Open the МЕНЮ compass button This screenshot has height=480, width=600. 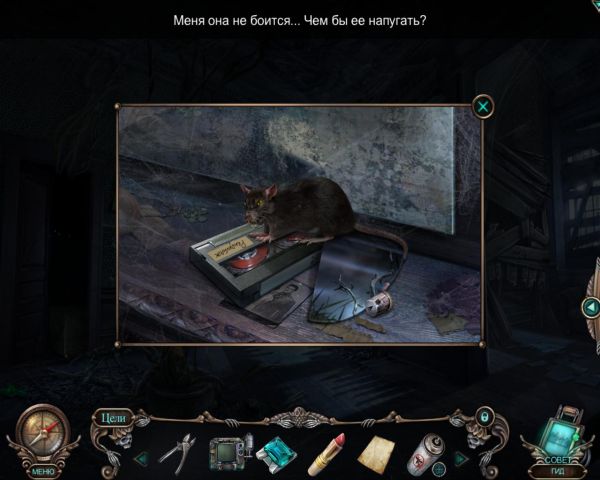tap(42, 437)
